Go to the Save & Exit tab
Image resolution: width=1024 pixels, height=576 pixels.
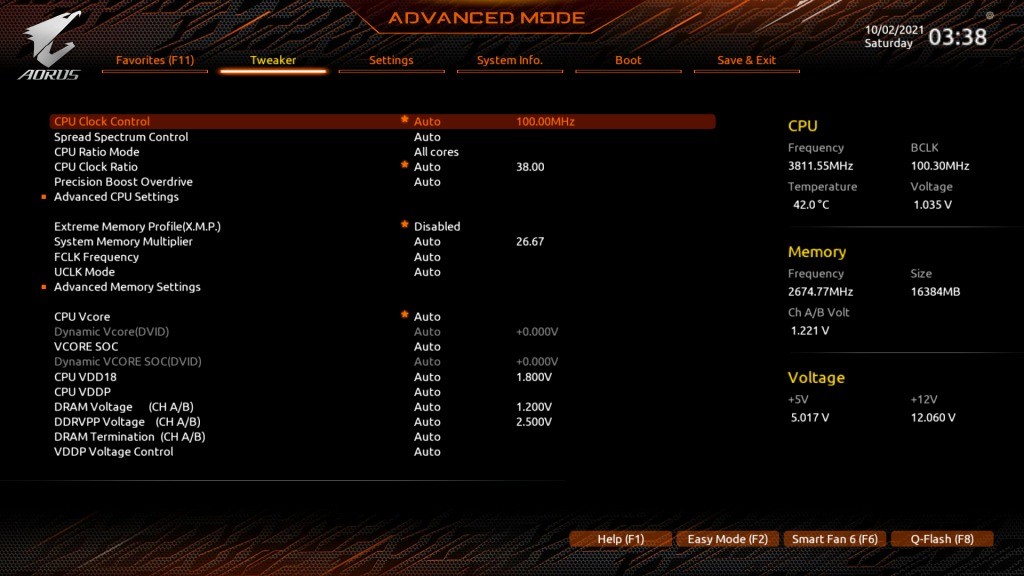point(746,60)
